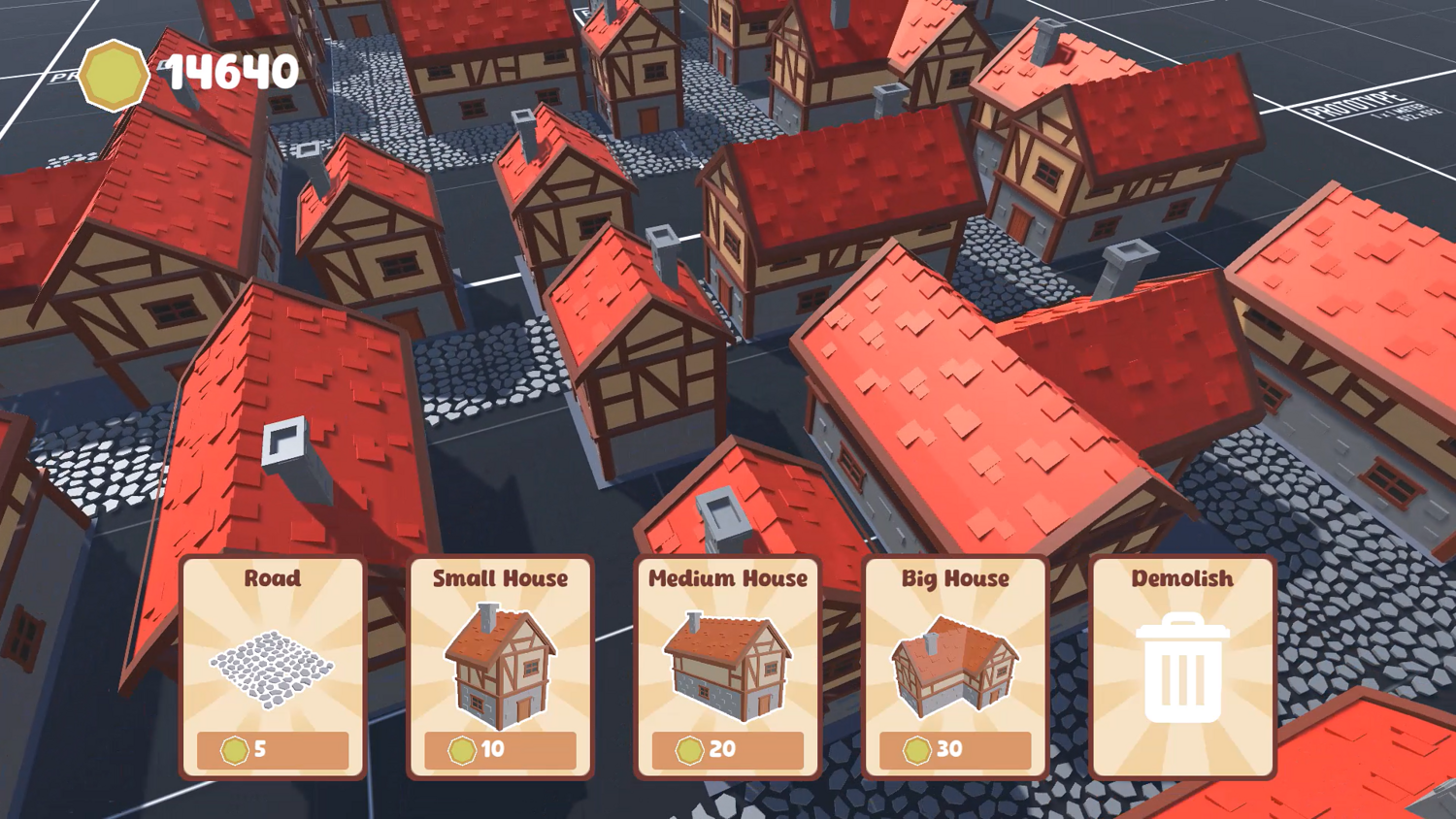The image size is (1456, 819).
Task: Pick the Medium House build option
Action: [x=727, y=668]
